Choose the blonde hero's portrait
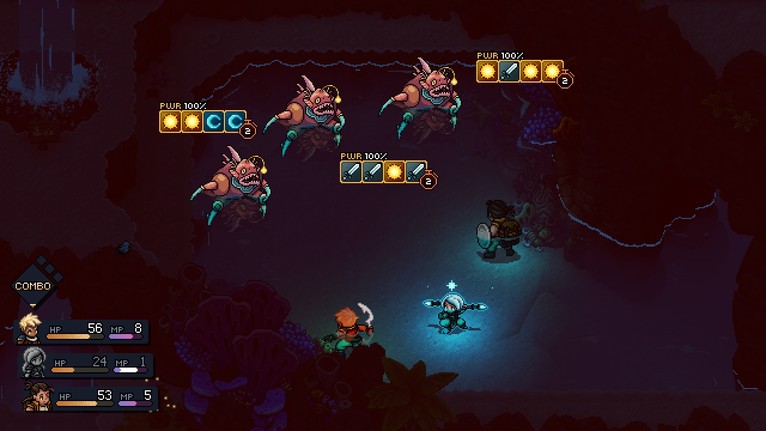 (30, 328)
